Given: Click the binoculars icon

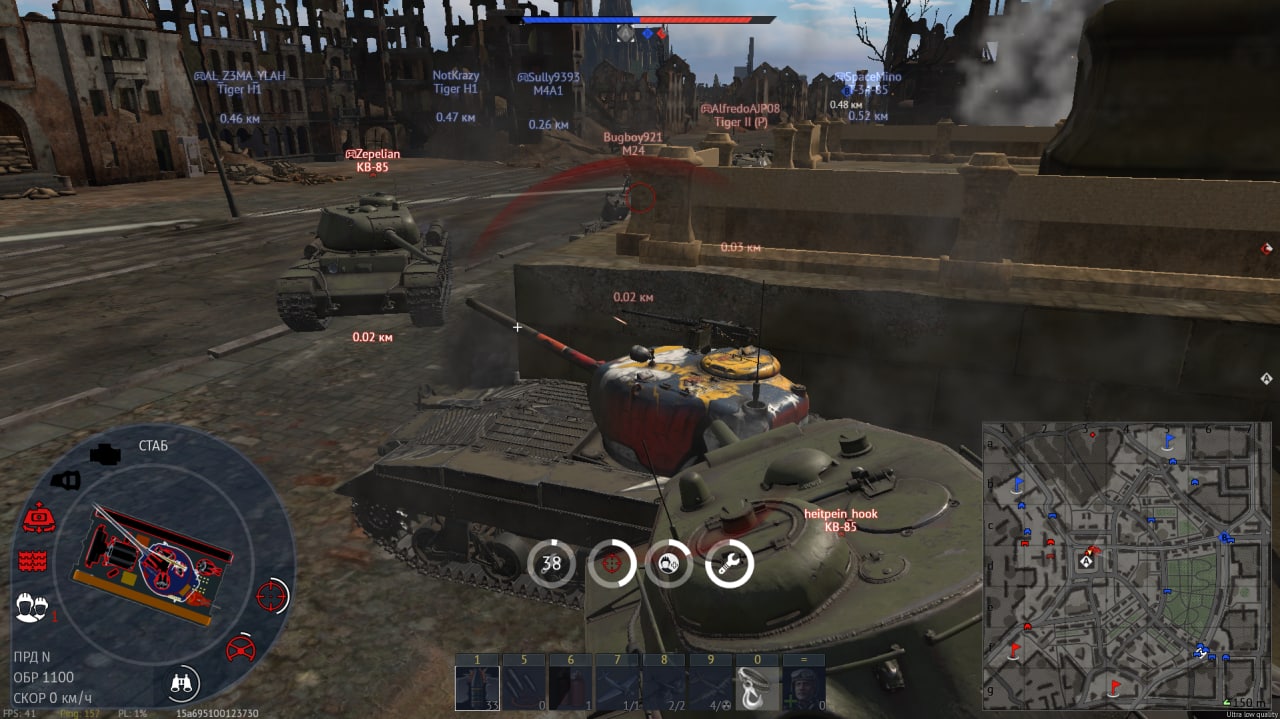Looking at the screenshot, I should 183,684.
